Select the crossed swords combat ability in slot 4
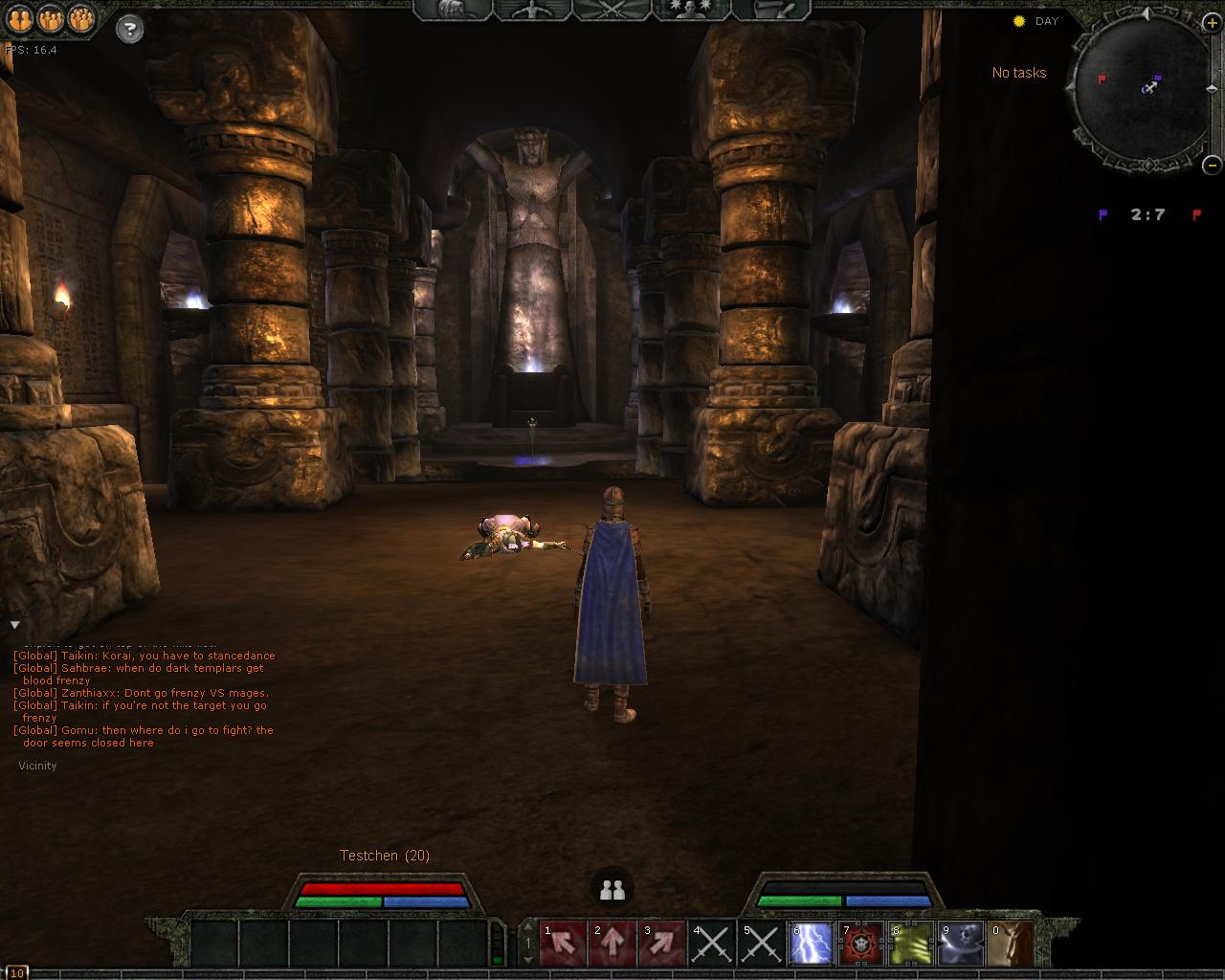This screenshot has width=1225, height=980. (x=712, y=943)
